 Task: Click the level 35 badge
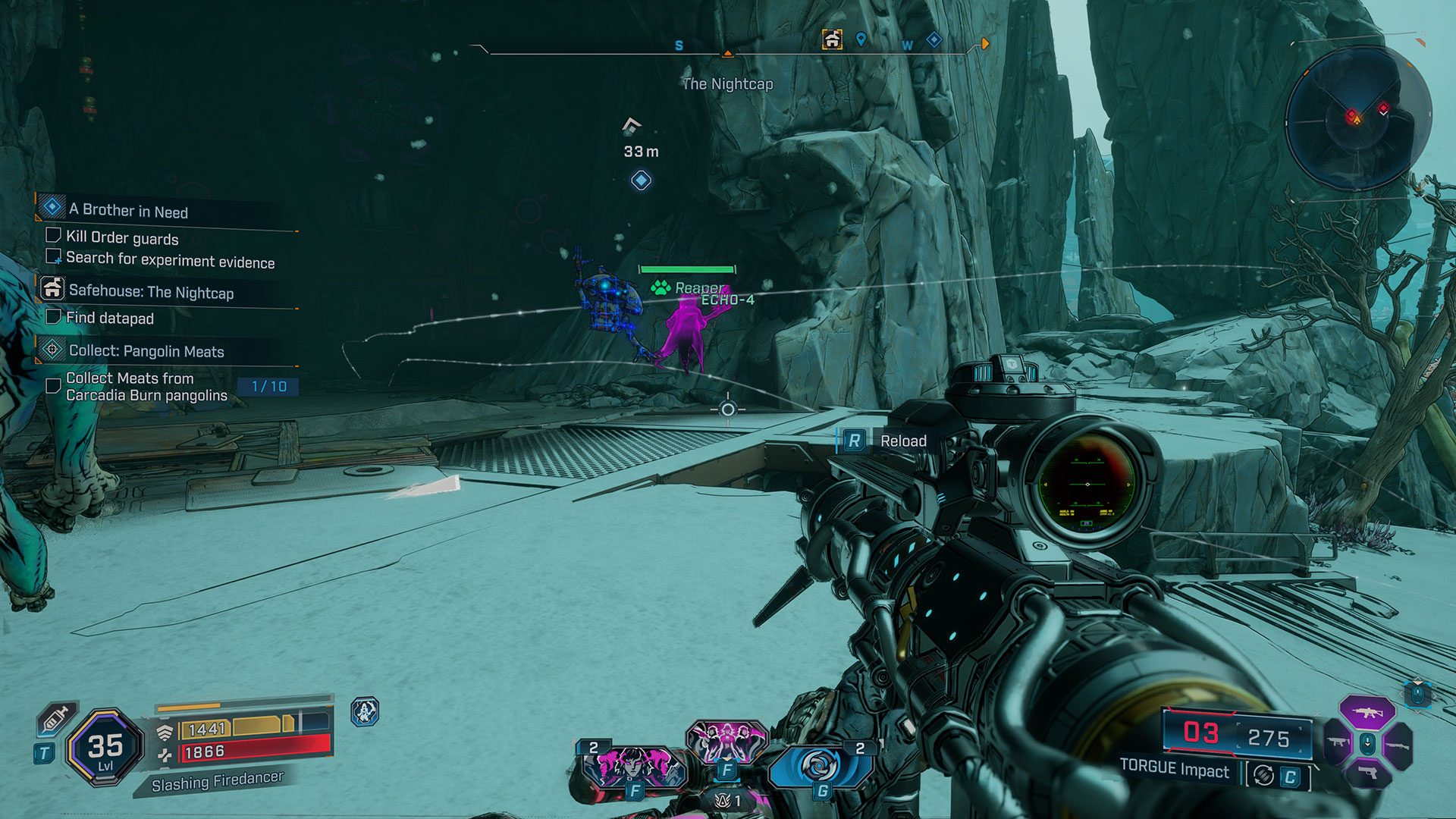click(x=105, y=747)
